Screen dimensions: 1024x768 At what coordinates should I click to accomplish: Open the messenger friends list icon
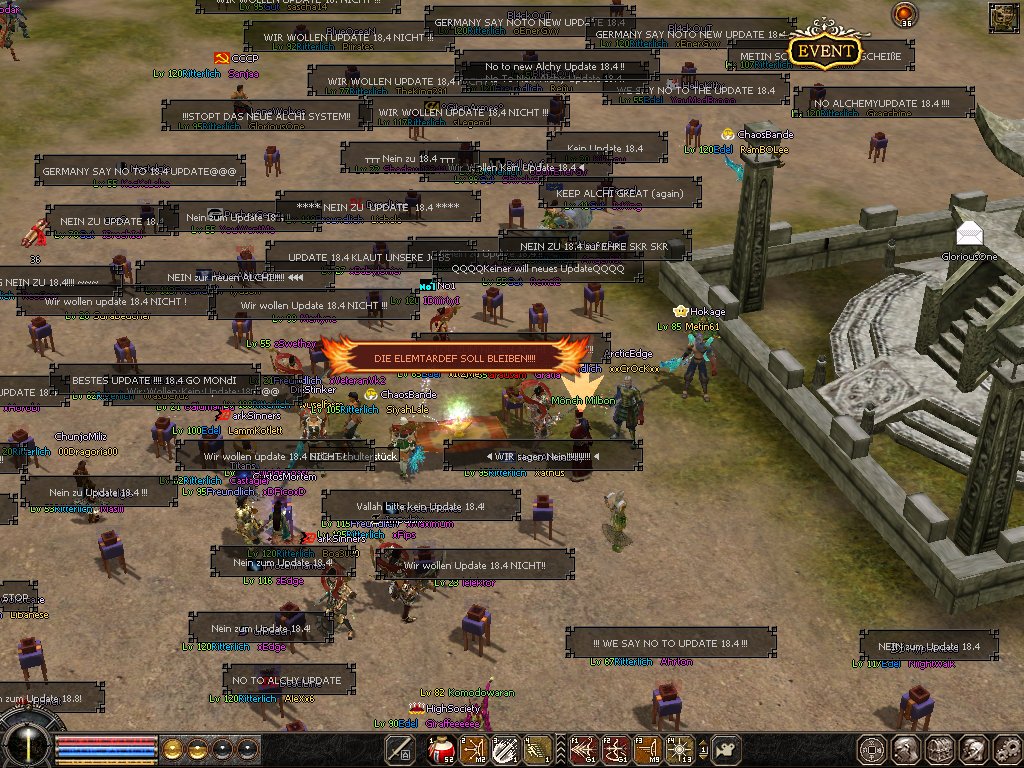[972, 749]
